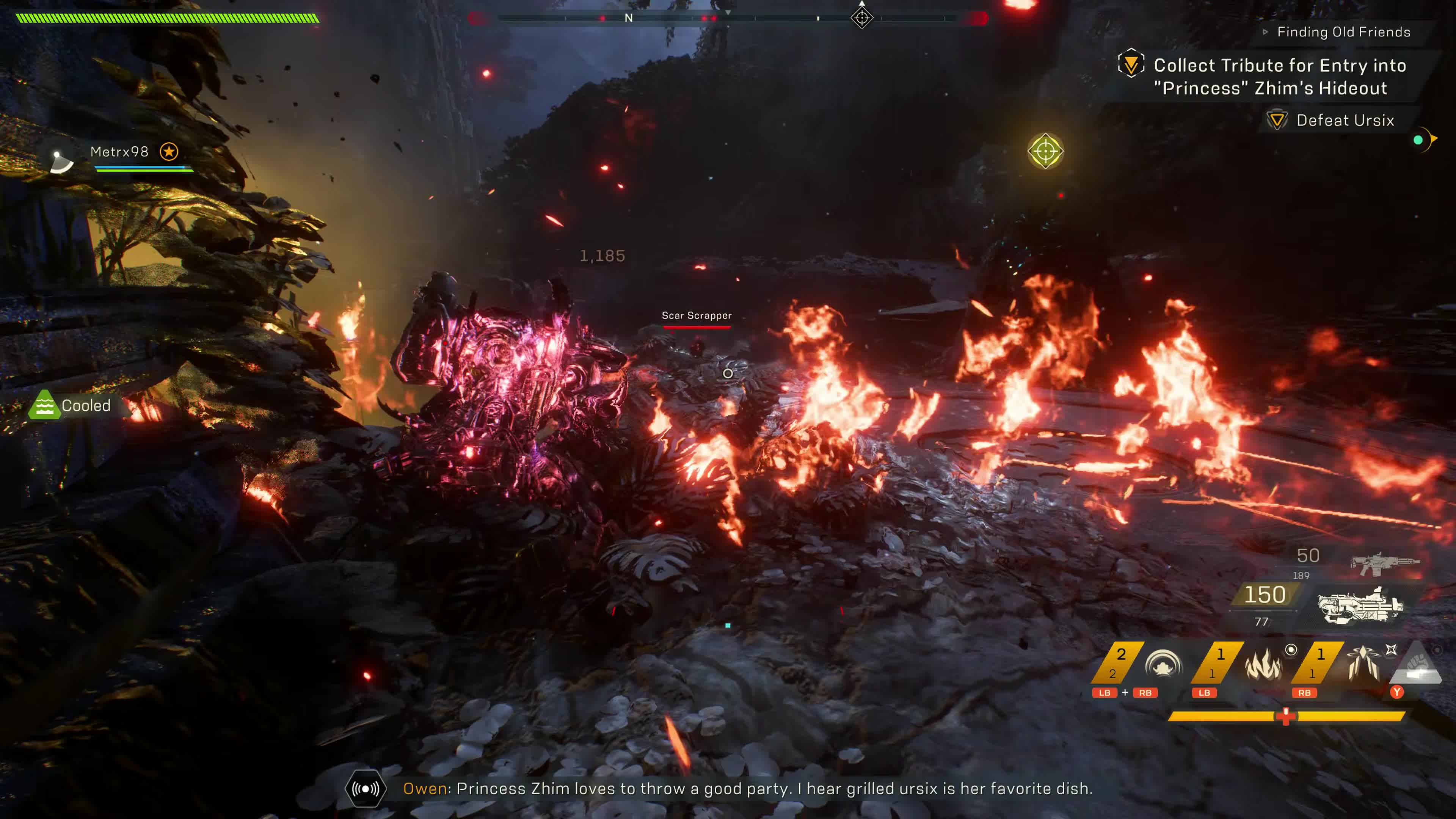This screenshot has width=1456, height=819.
Task: Switch to the assault rifle weapon icon
Action: (x=1384, y=562)
